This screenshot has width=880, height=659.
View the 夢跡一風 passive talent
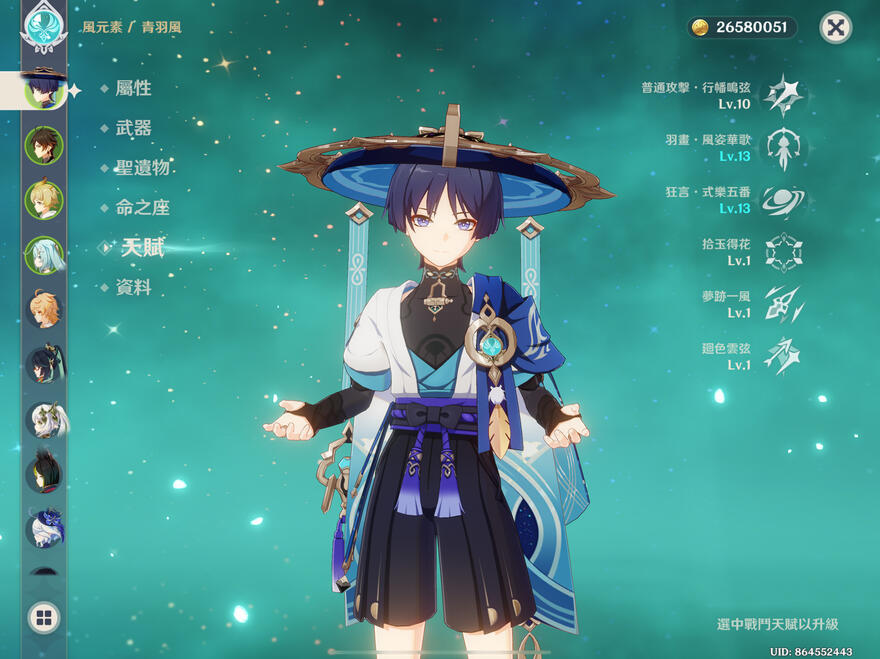tap(783, 304)
